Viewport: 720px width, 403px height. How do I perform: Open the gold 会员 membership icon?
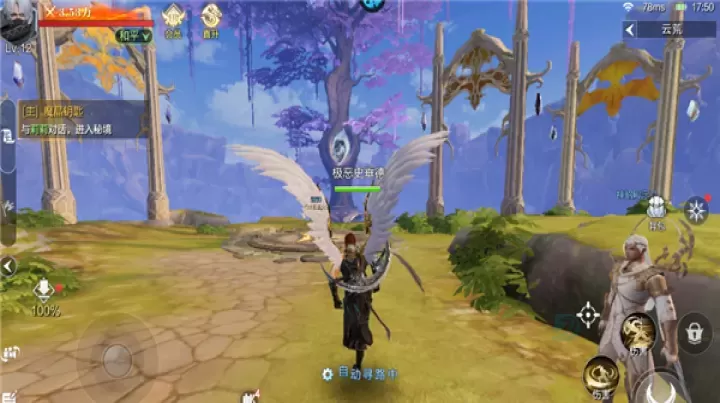[172, 17]
